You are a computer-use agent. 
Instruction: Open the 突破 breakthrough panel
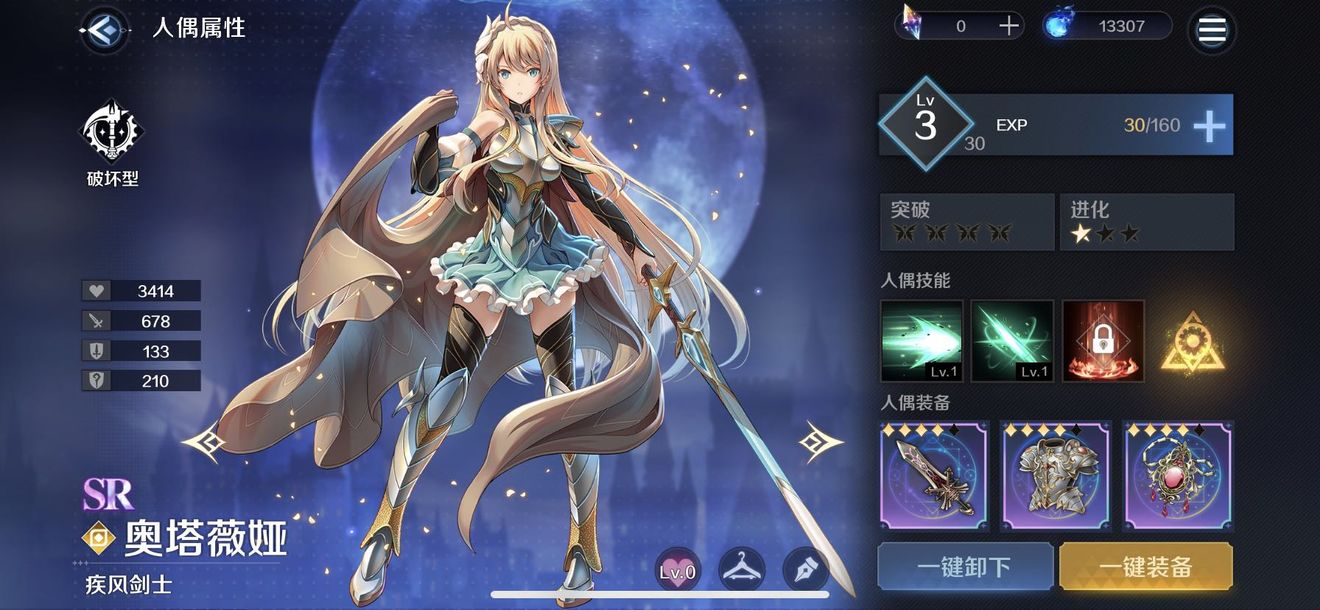(x=966, y=222)
